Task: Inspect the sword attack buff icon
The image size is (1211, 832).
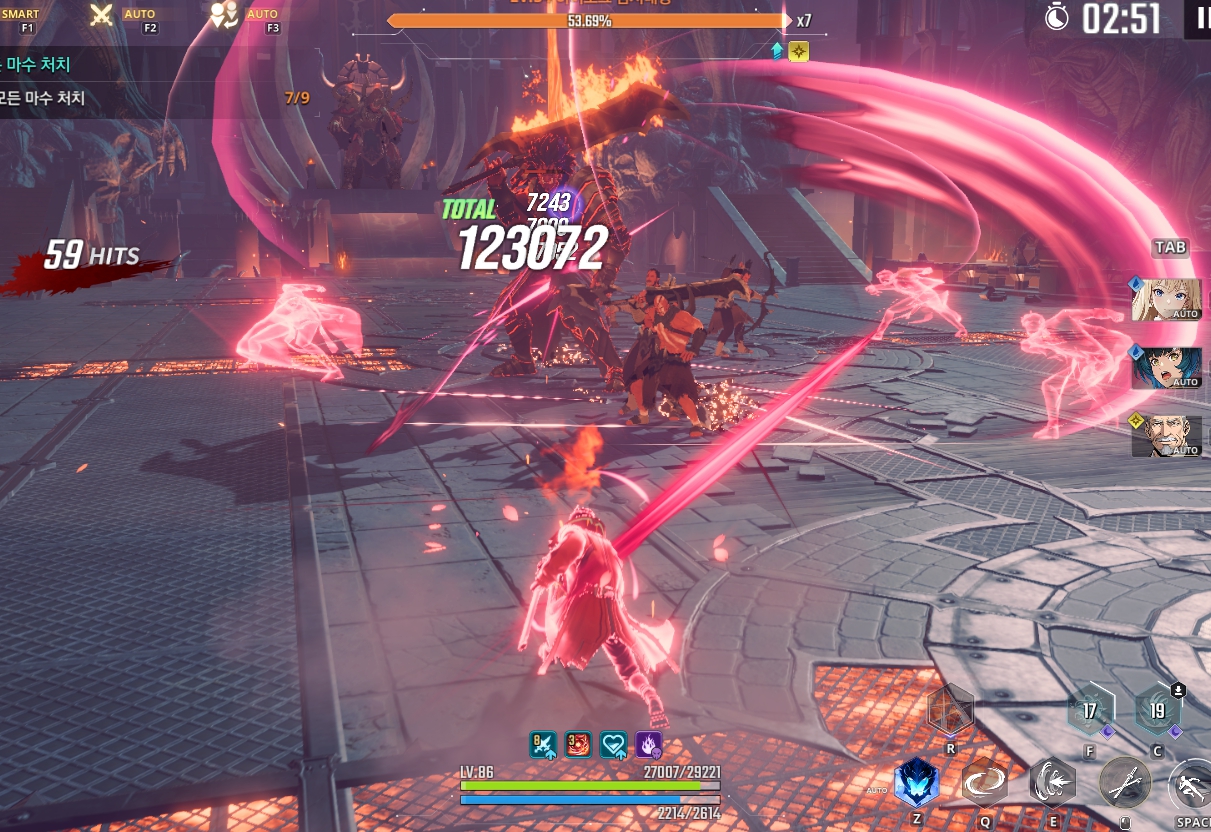Action: [x=543, y=745]
